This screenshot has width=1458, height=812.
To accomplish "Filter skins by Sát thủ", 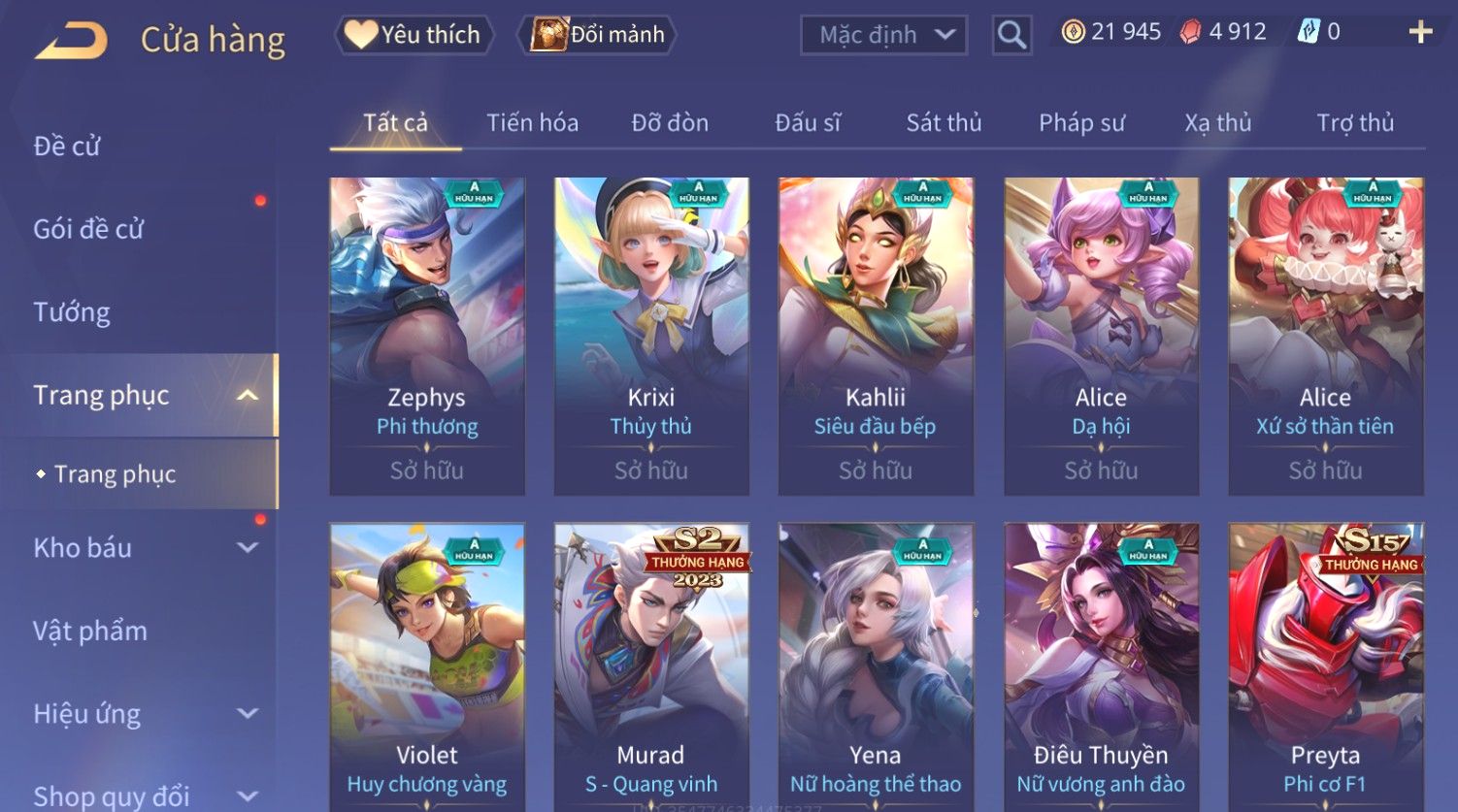I will [x=944, y=123].
